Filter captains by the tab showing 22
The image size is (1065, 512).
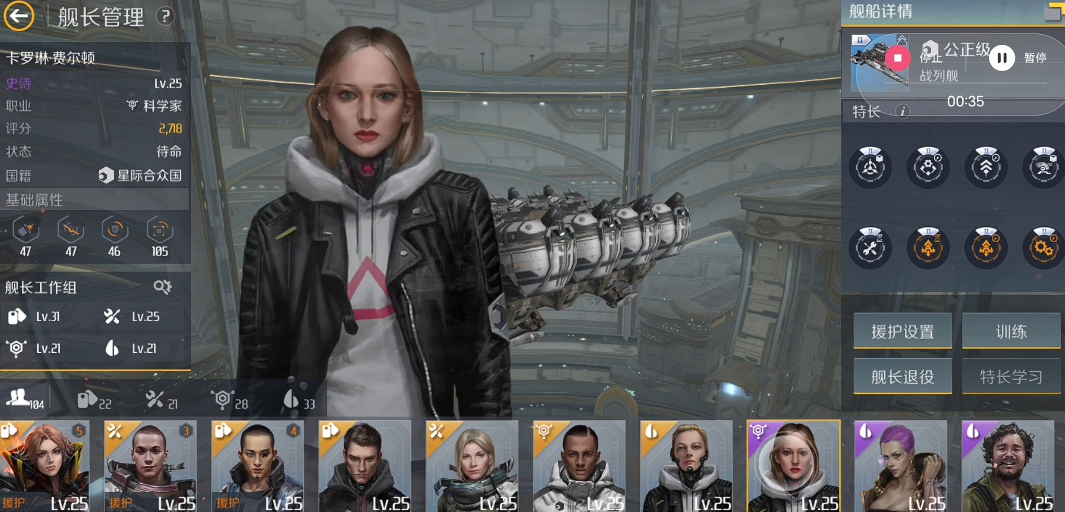click(94, 399)
